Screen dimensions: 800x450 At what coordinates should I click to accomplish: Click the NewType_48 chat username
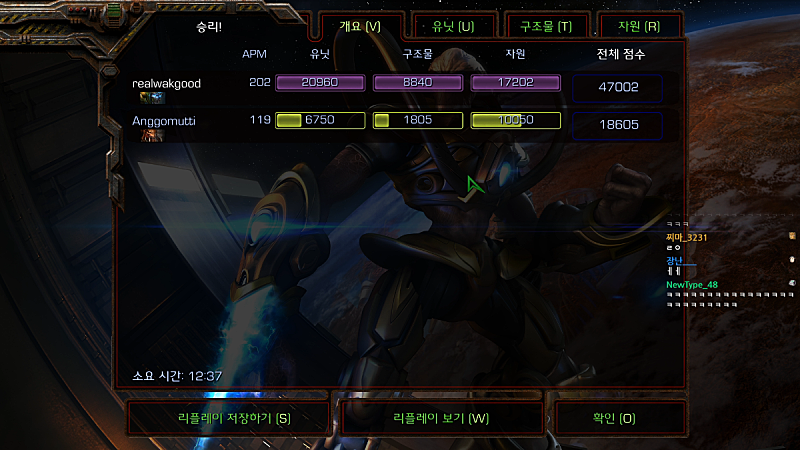692,284
